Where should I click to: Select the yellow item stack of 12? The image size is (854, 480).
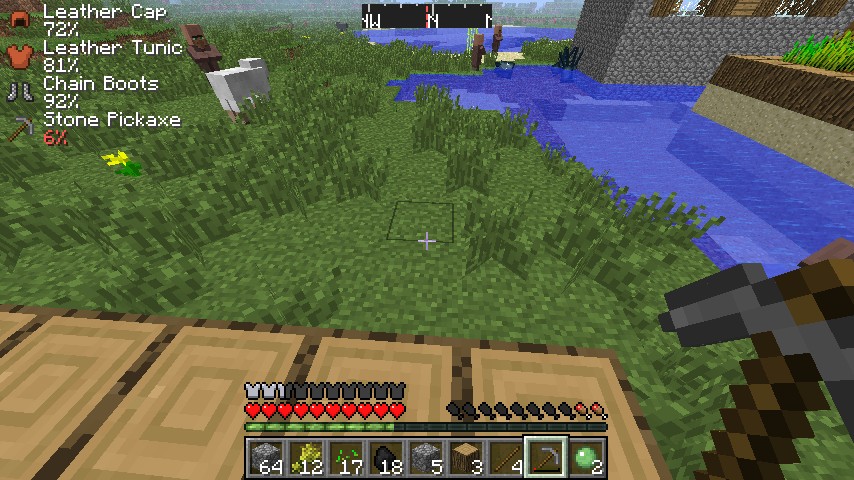point(306,457)
